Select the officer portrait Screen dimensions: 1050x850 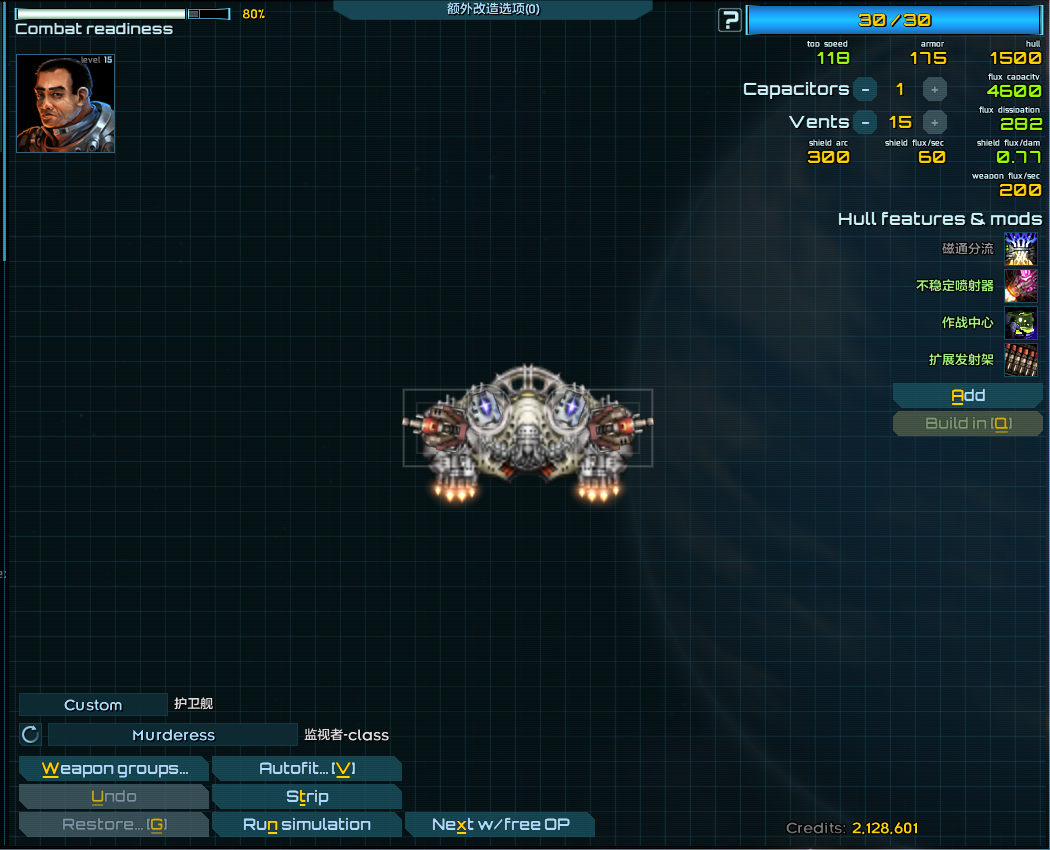[65, 103]
